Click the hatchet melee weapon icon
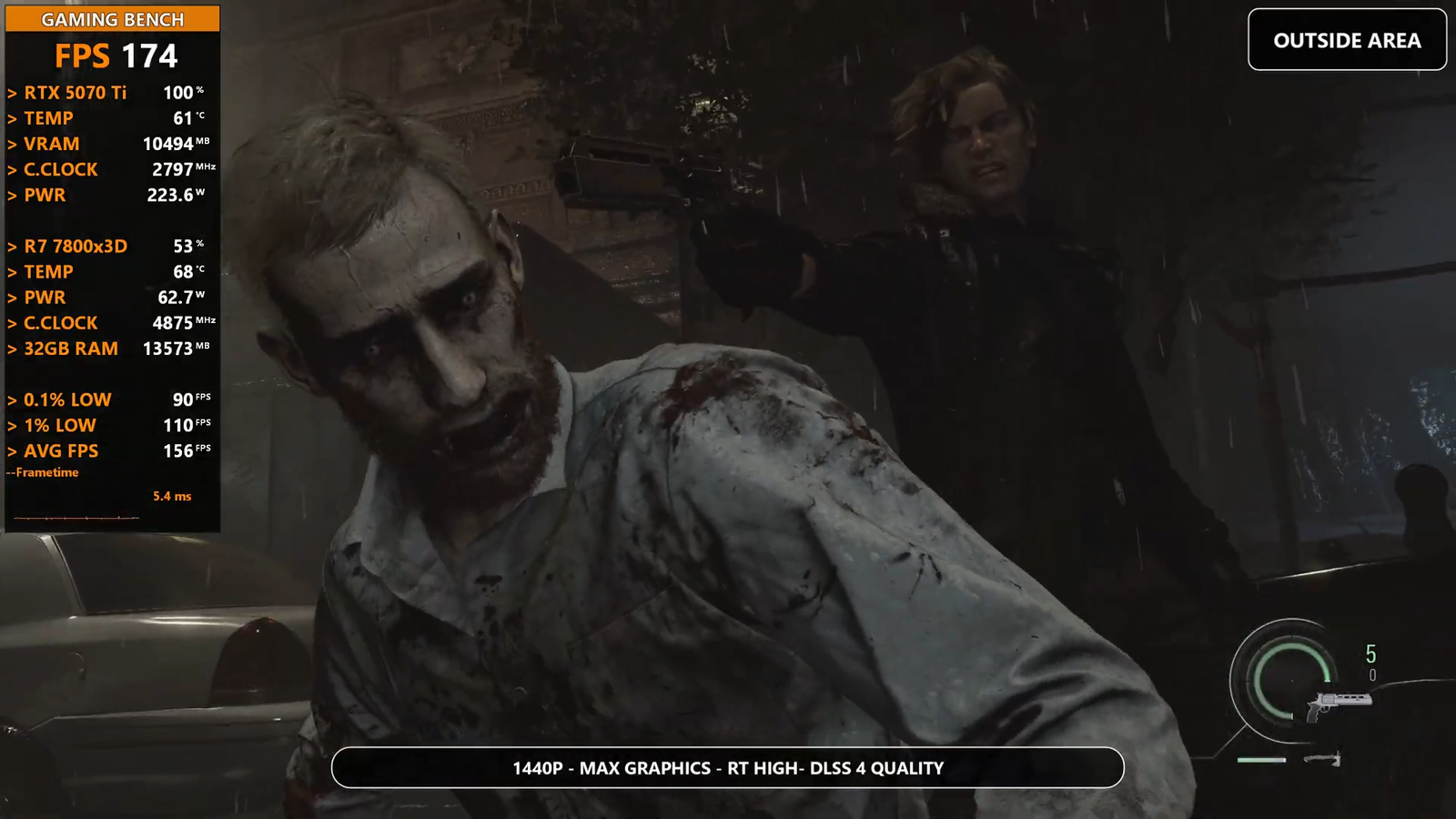The width and height of the screenshot is (1456, 819). point(1324,759)
